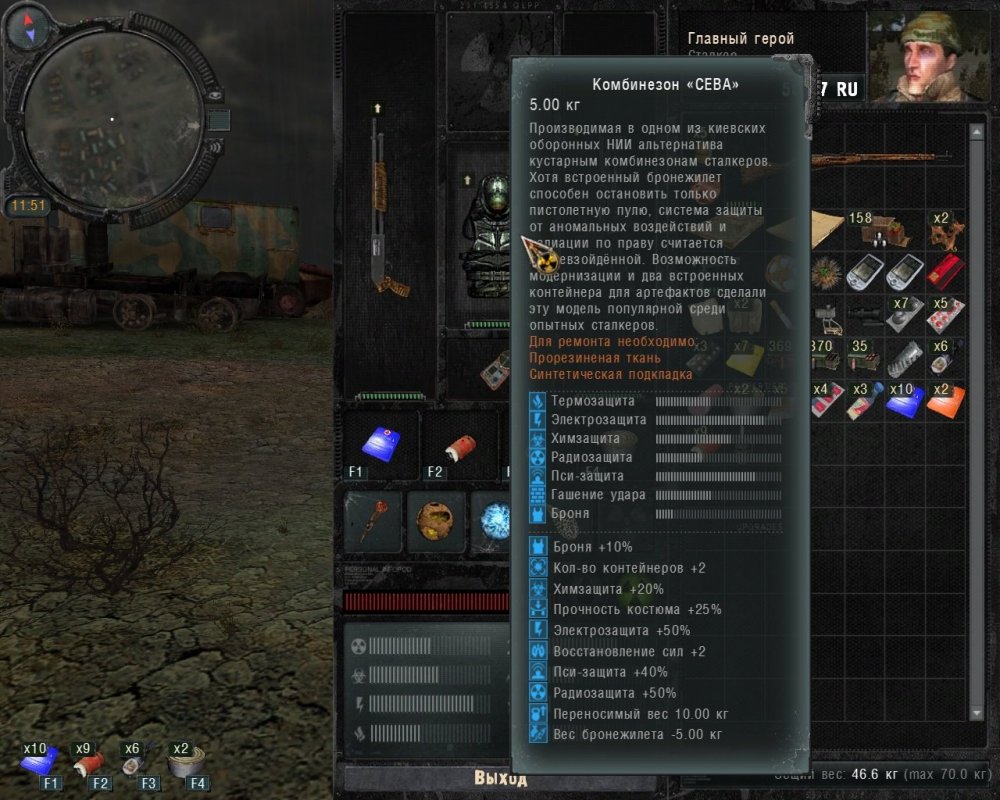This screenshot has height=800, width=1000.
Task: Choose the F2 canned food quick slot
Action: coord(456,444)
